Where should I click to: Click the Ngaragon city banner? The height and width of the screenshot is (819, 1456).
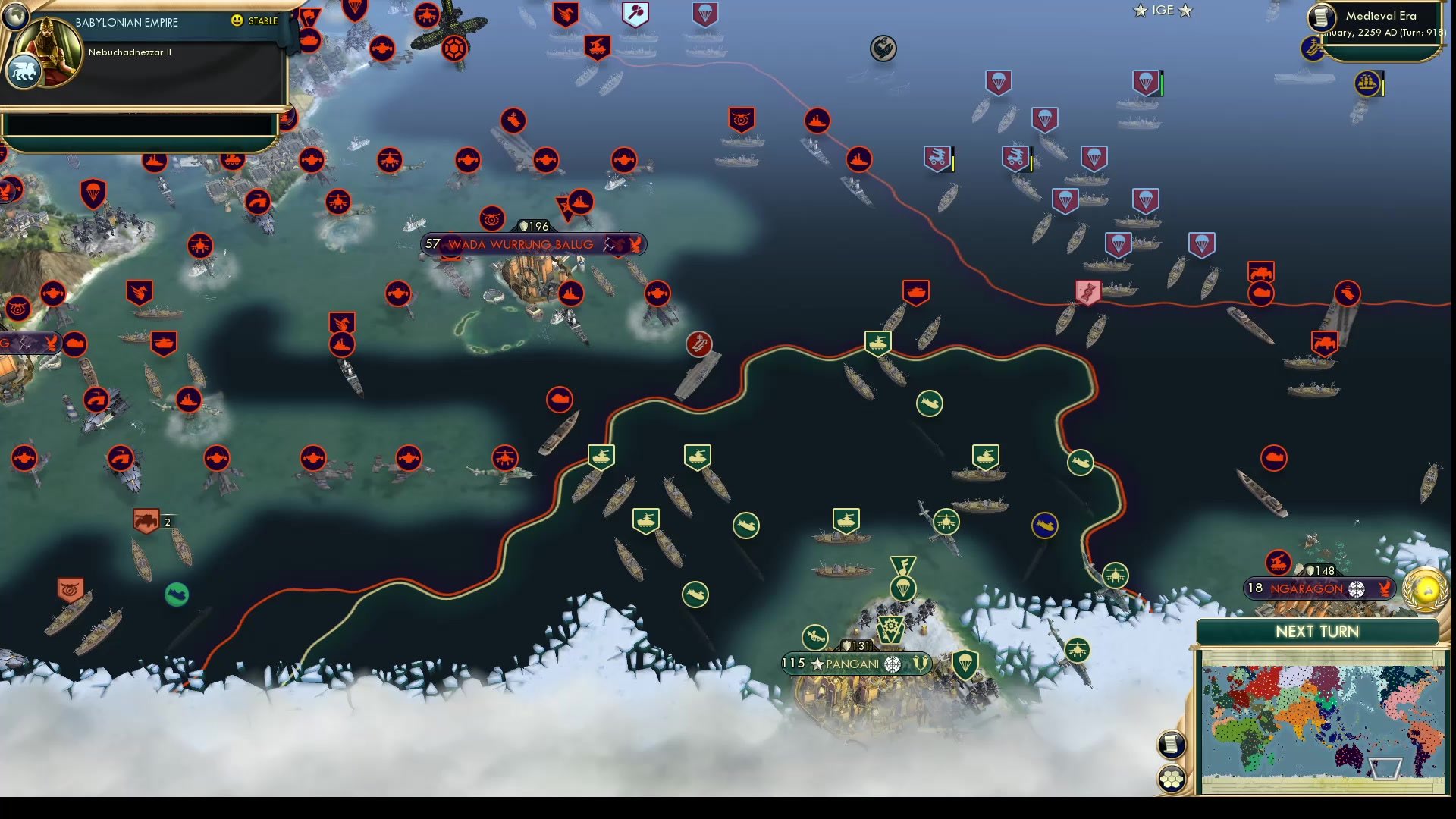click(1319, 588)
